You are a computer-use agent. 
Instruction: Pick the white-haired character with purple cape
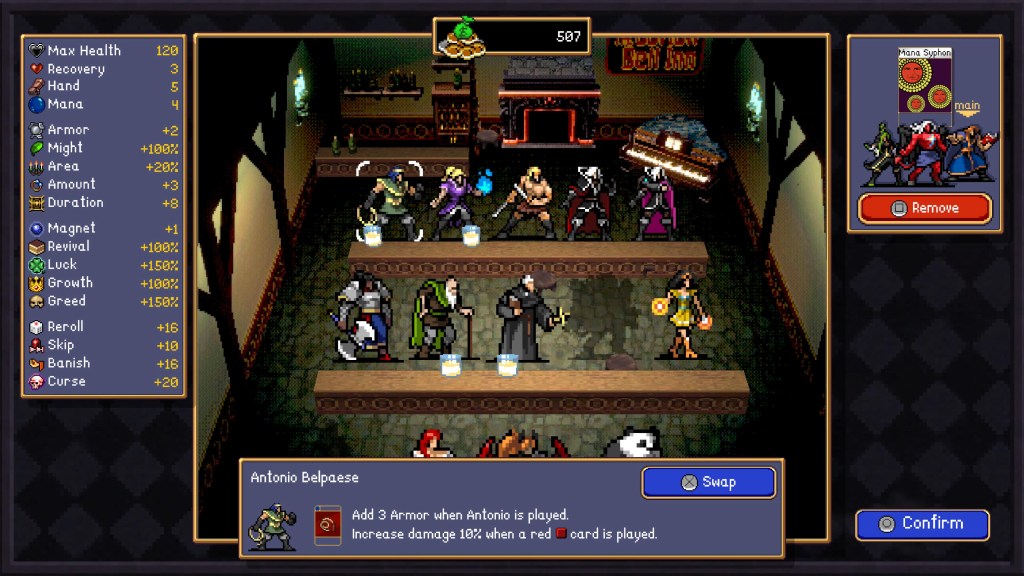pyautogui.click(x=652, y=201)
